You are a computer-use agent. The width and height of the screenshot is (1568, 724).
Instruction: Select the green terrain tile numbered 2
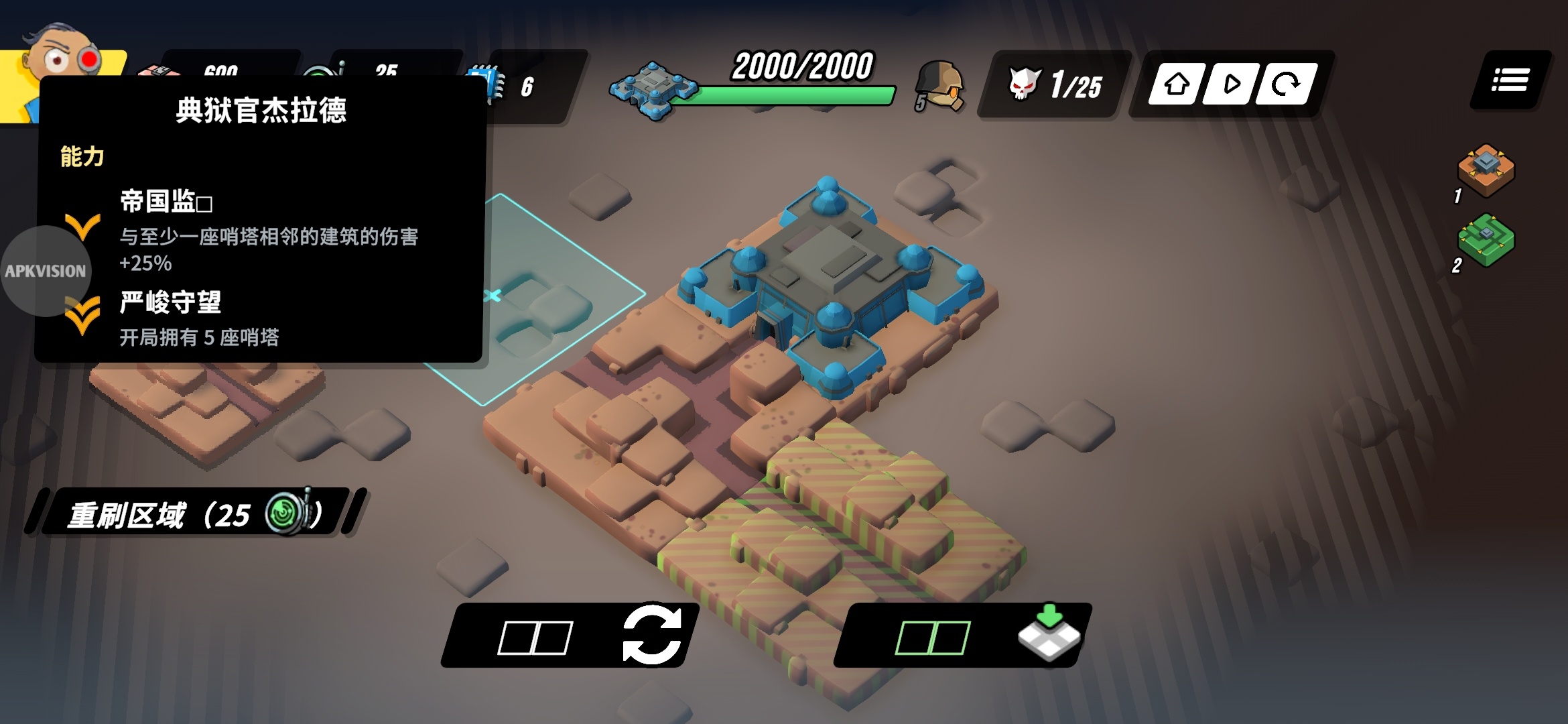pyautogui.click(x=1486, y=240)
